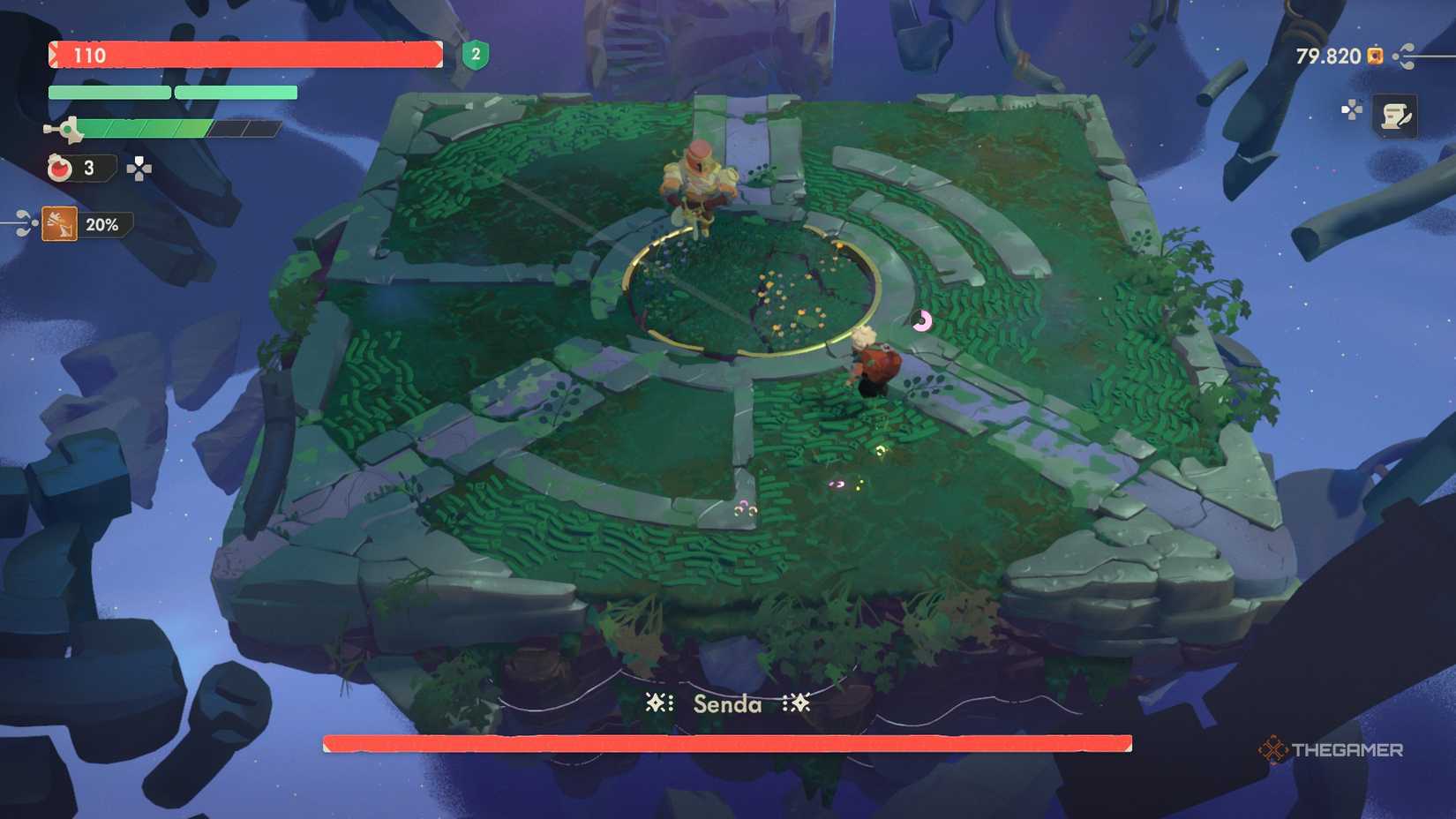
Task: Click the D-pad prompt below the potion counter
Action: tap(138, 167)
